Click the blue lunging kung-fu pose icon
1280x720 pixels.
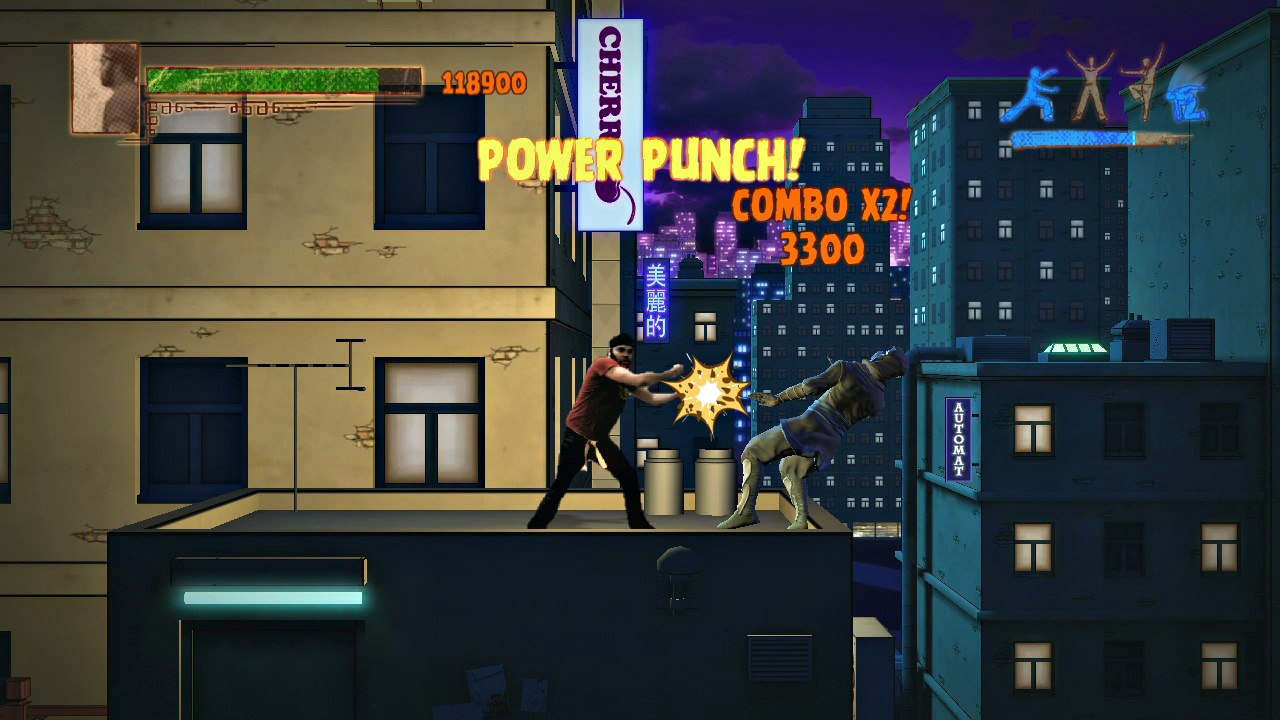1036,90
